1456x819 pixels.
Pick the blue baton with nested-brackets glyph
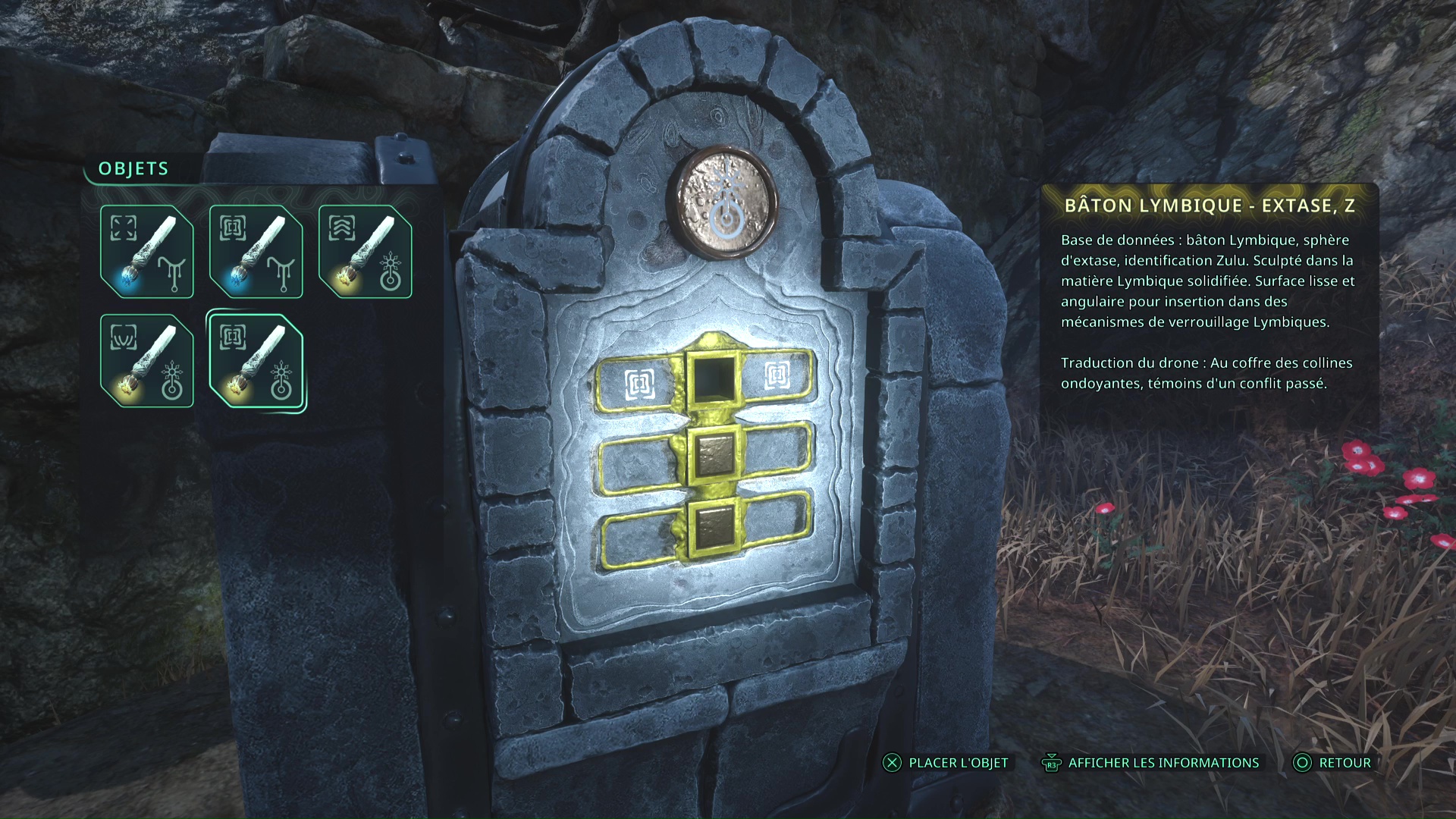[x=256, y=252]
